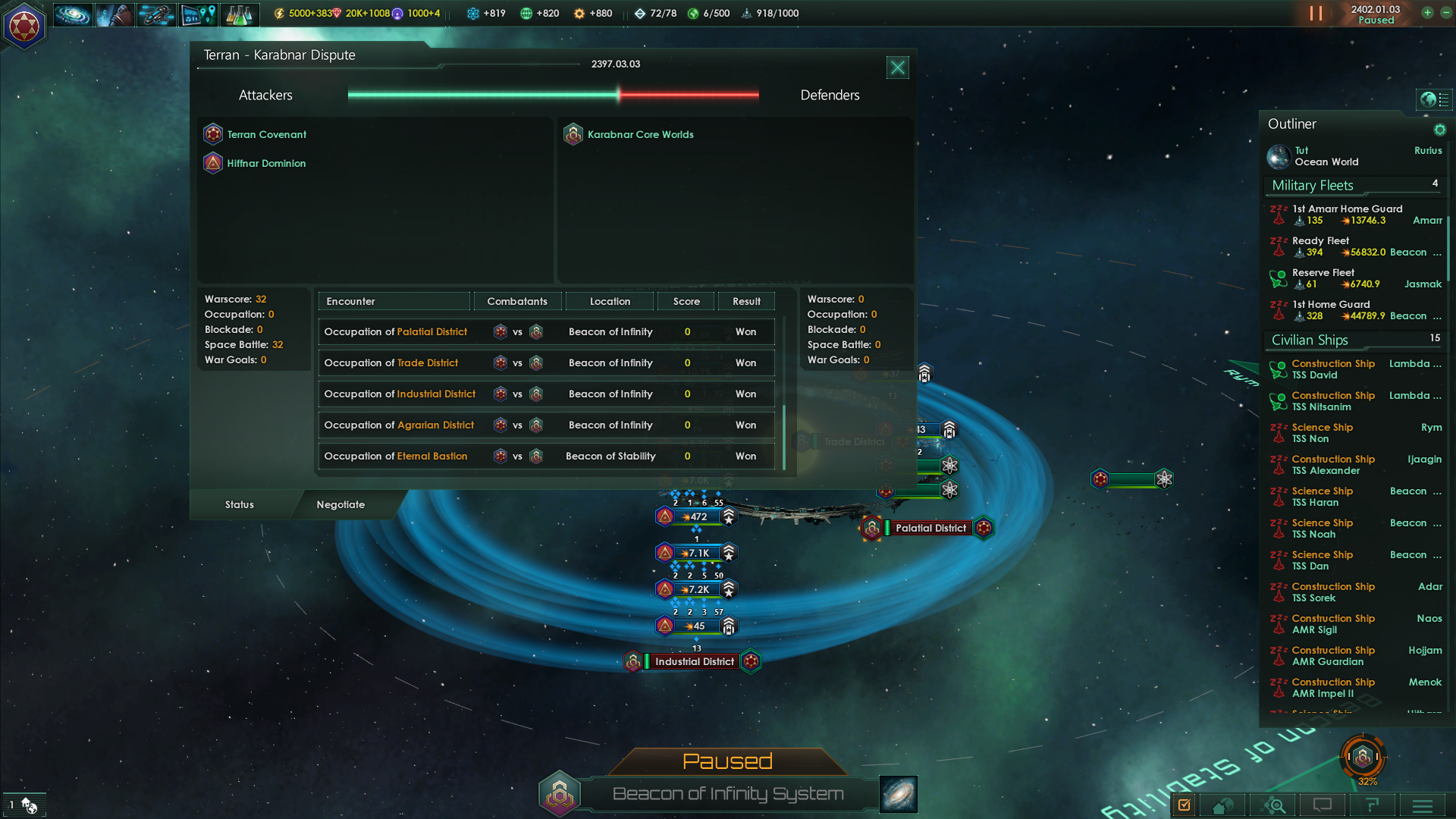
Task: Increase game speed with the plus button
Action: pos(1427,13)
